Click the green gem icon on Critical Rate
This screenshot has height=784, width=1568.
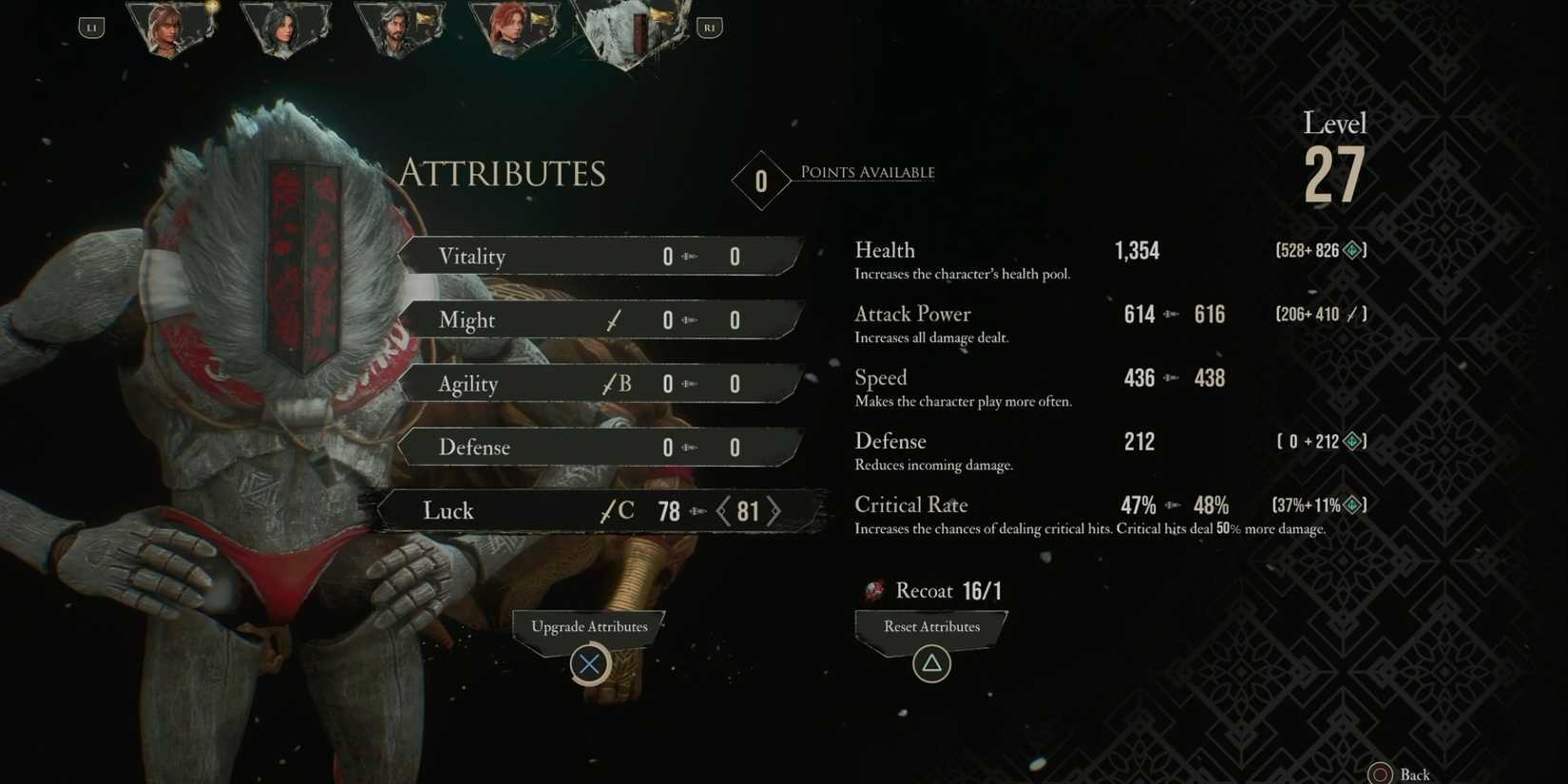coord(1353,505)
